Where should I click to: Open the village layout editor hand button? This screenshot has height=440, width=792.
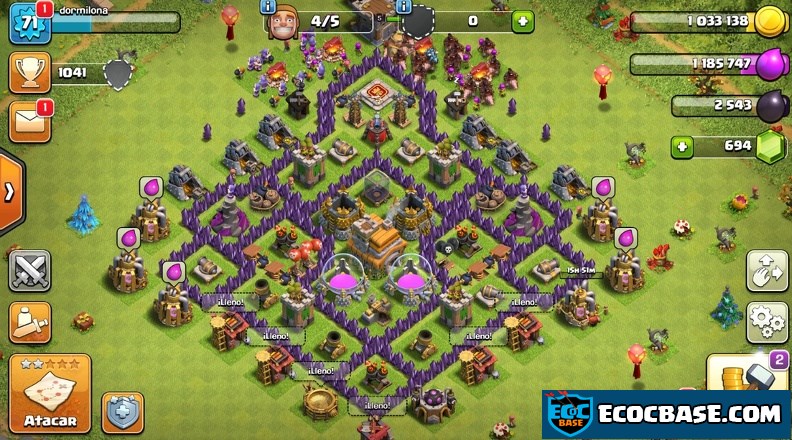point(766,271)
